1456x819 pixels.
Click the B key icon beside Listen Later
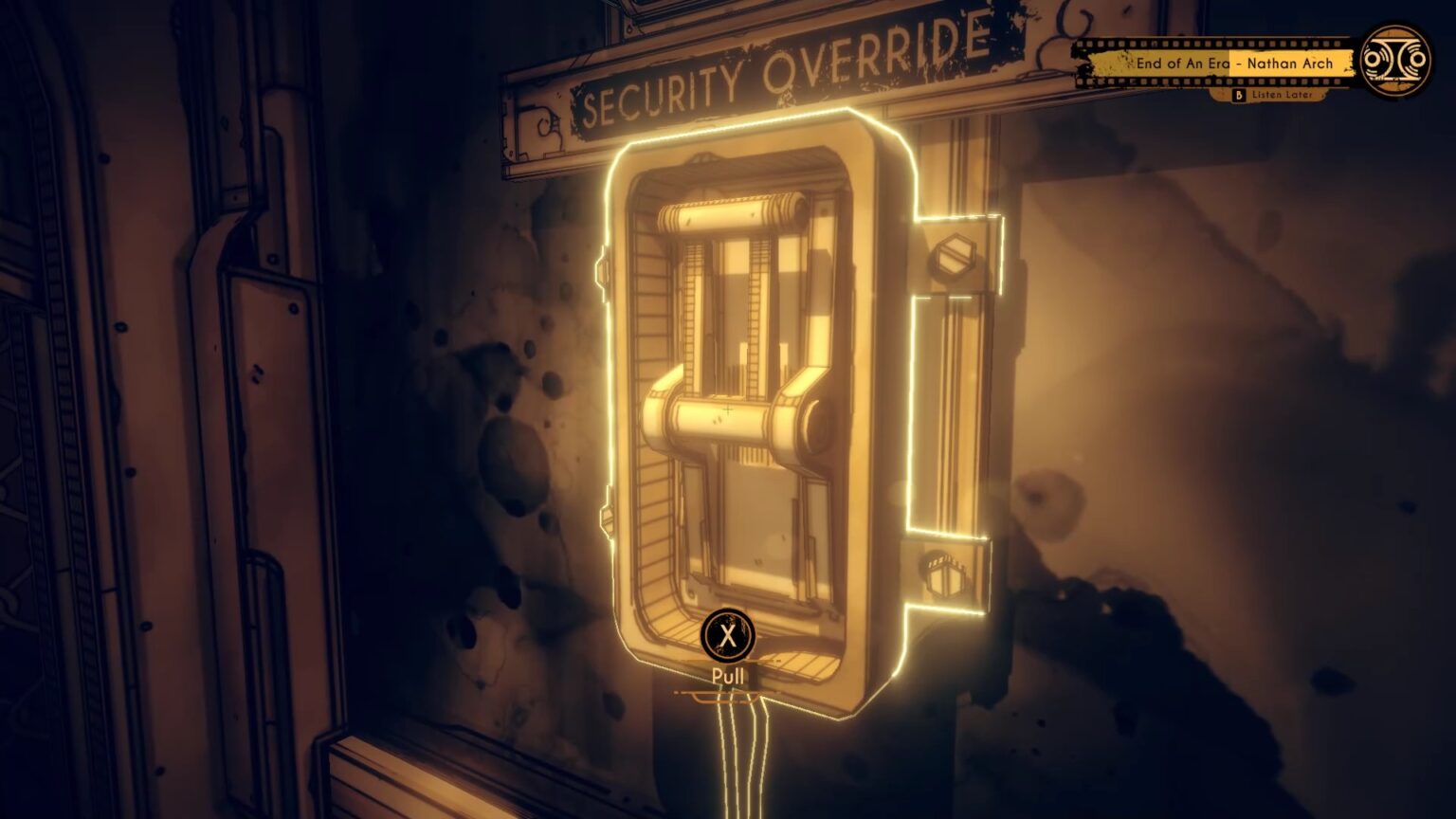pyautogui.click(x=1240, y=95)
